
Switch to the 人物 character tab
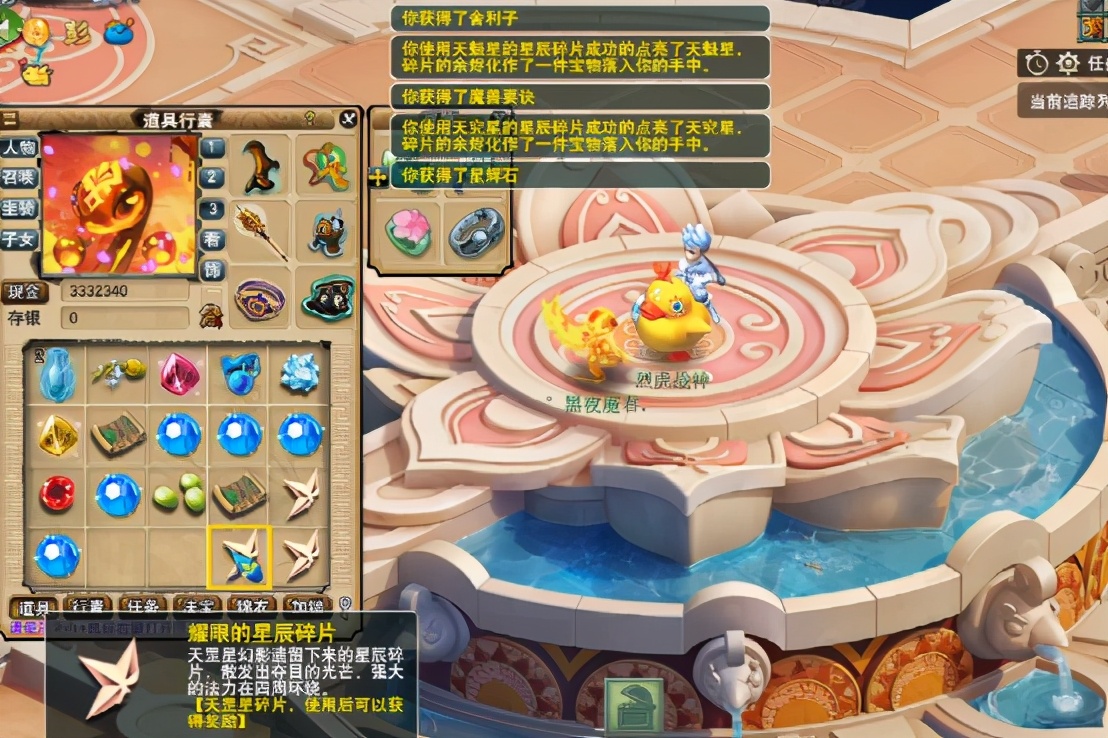[x=18, y=148]
